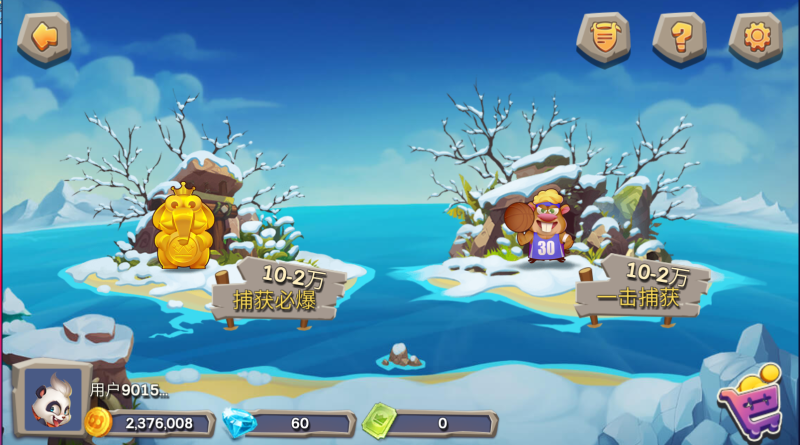
Task: Enter the basketball beaver 一击捕获 room
Action: [545, 228]
